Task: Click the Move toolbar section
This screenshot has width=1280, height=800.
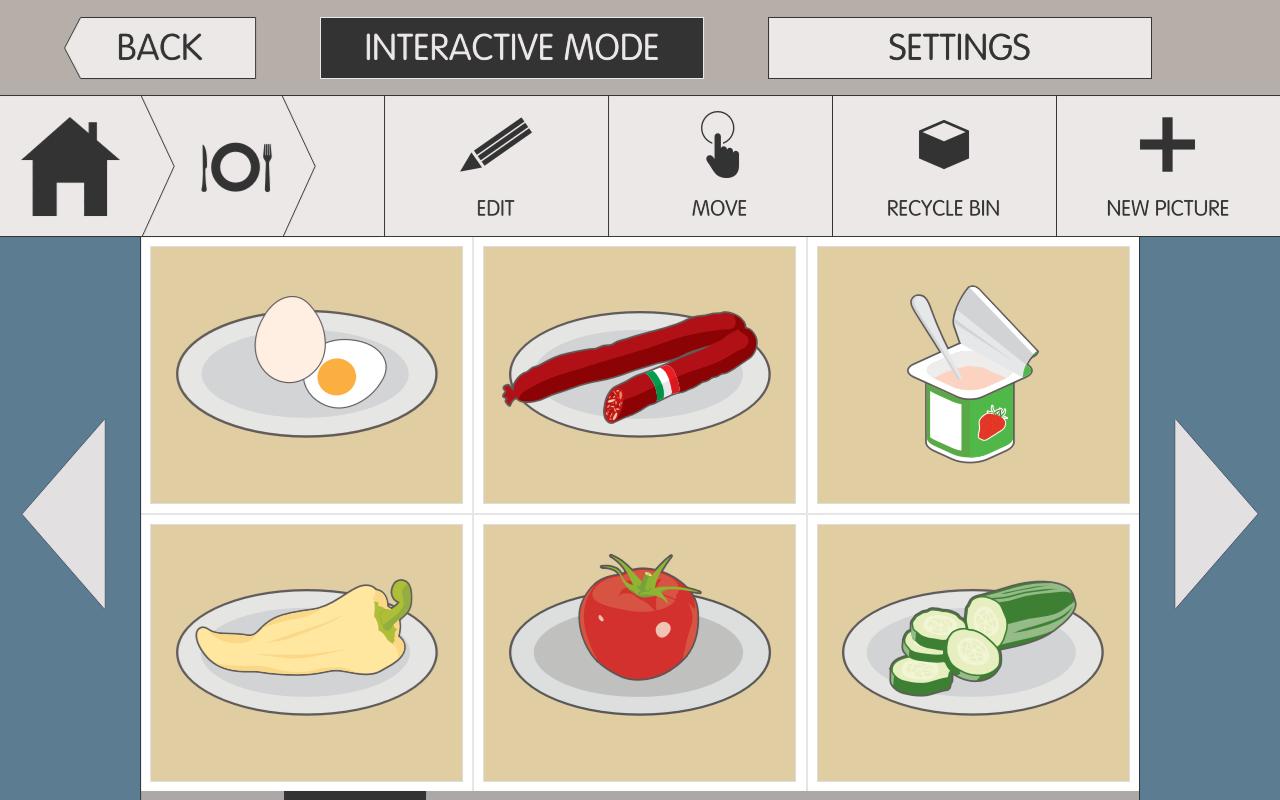Action: pyautogui.click(x=719, y=165)
